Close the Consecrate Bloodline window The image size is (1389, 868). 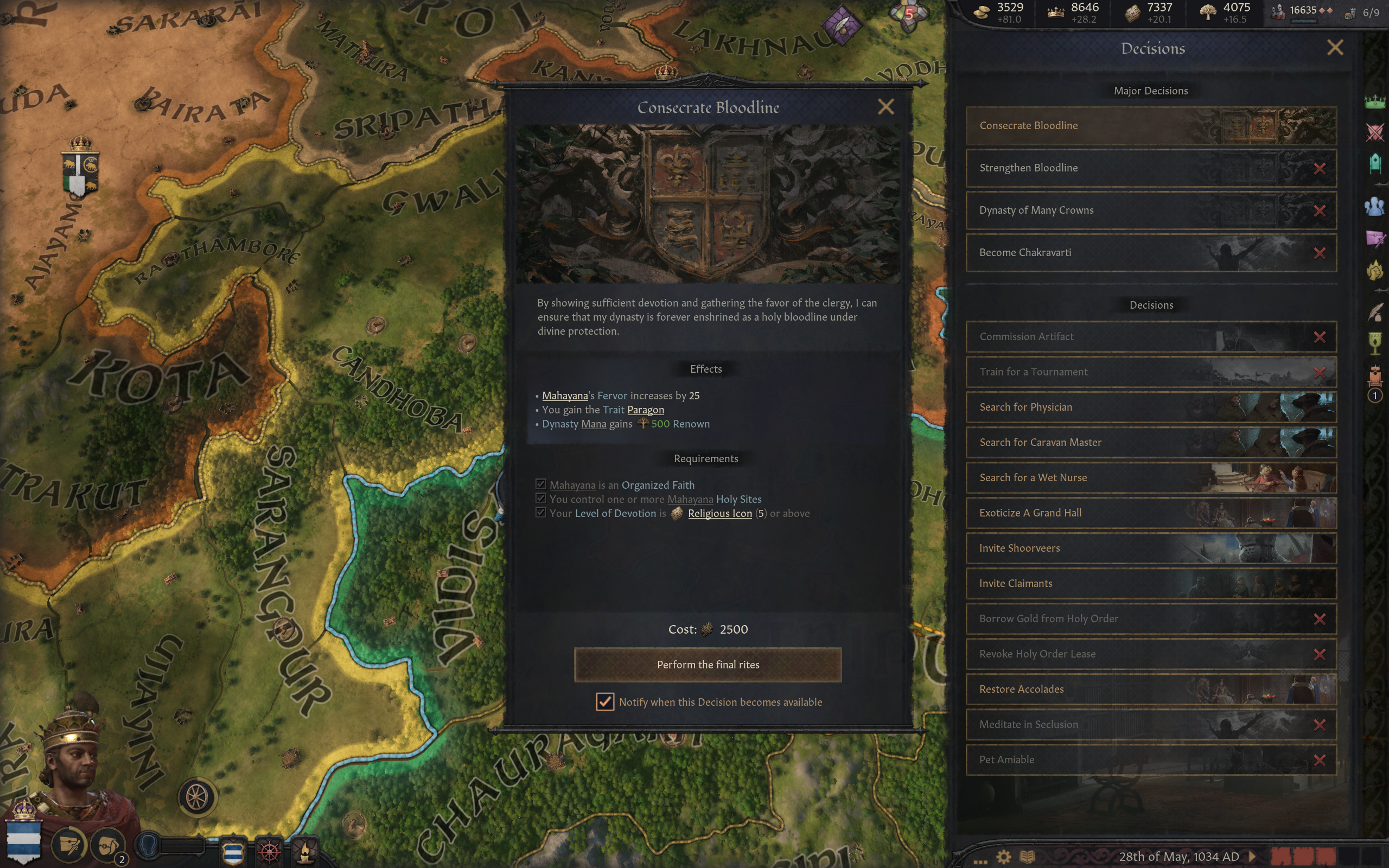pyautogui.click(x=885, y=107)
